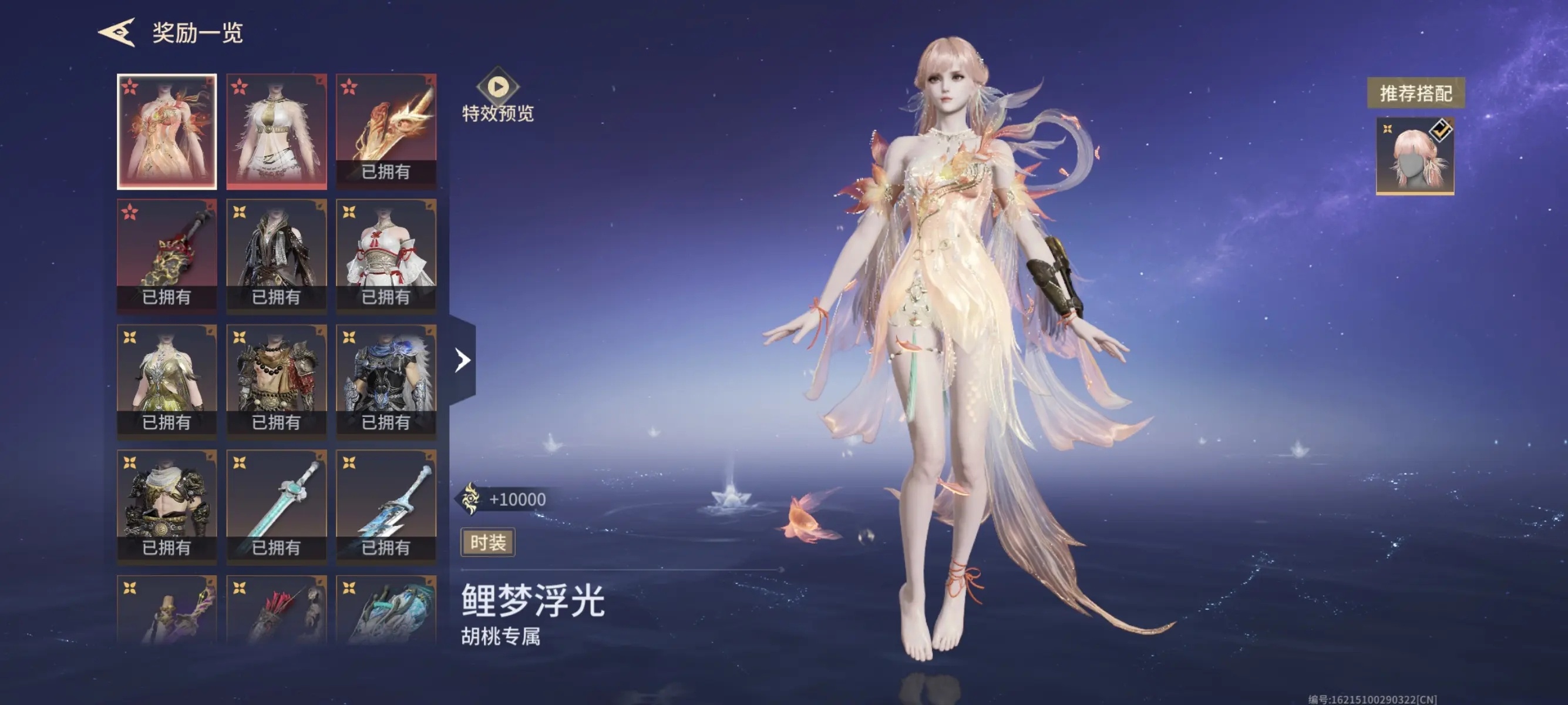Expand the reward list with the arrow
1568x705 pixels.
pyautogui.click(x=463, y=360)
